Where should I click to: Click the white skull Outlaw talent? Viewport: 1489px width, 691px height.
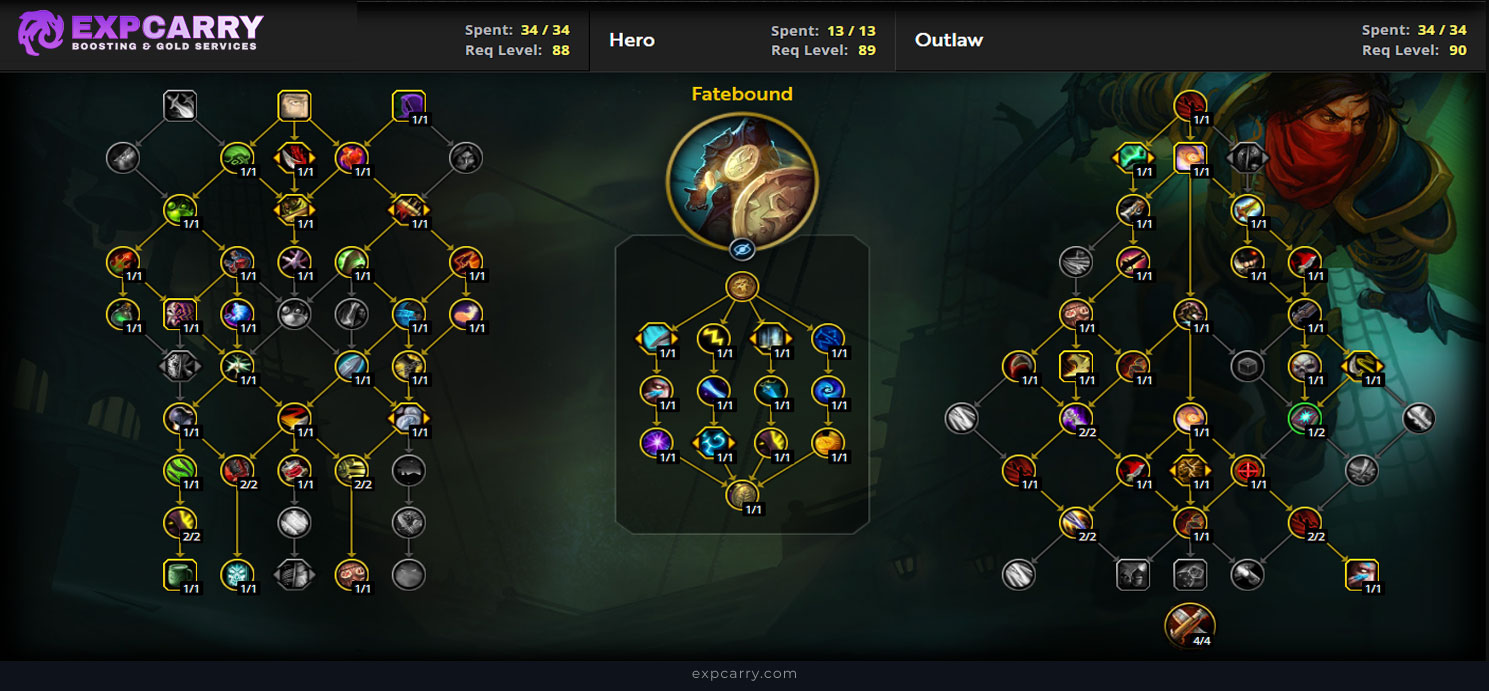coord(1304,366)
